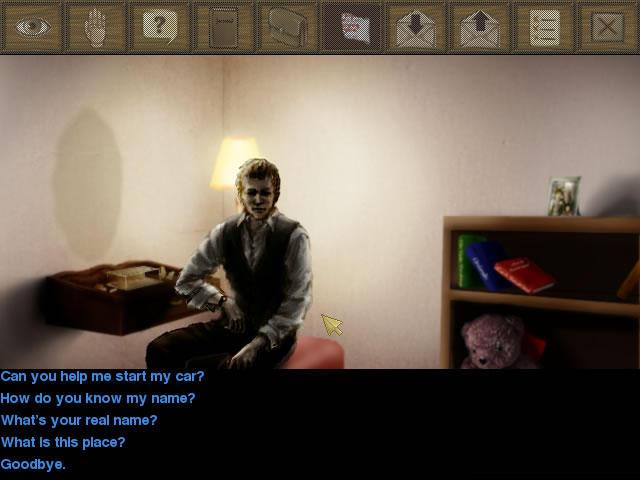Ask "Can you help me start my car?"
This screenshot has width=640, height=480.
(102, 377)
